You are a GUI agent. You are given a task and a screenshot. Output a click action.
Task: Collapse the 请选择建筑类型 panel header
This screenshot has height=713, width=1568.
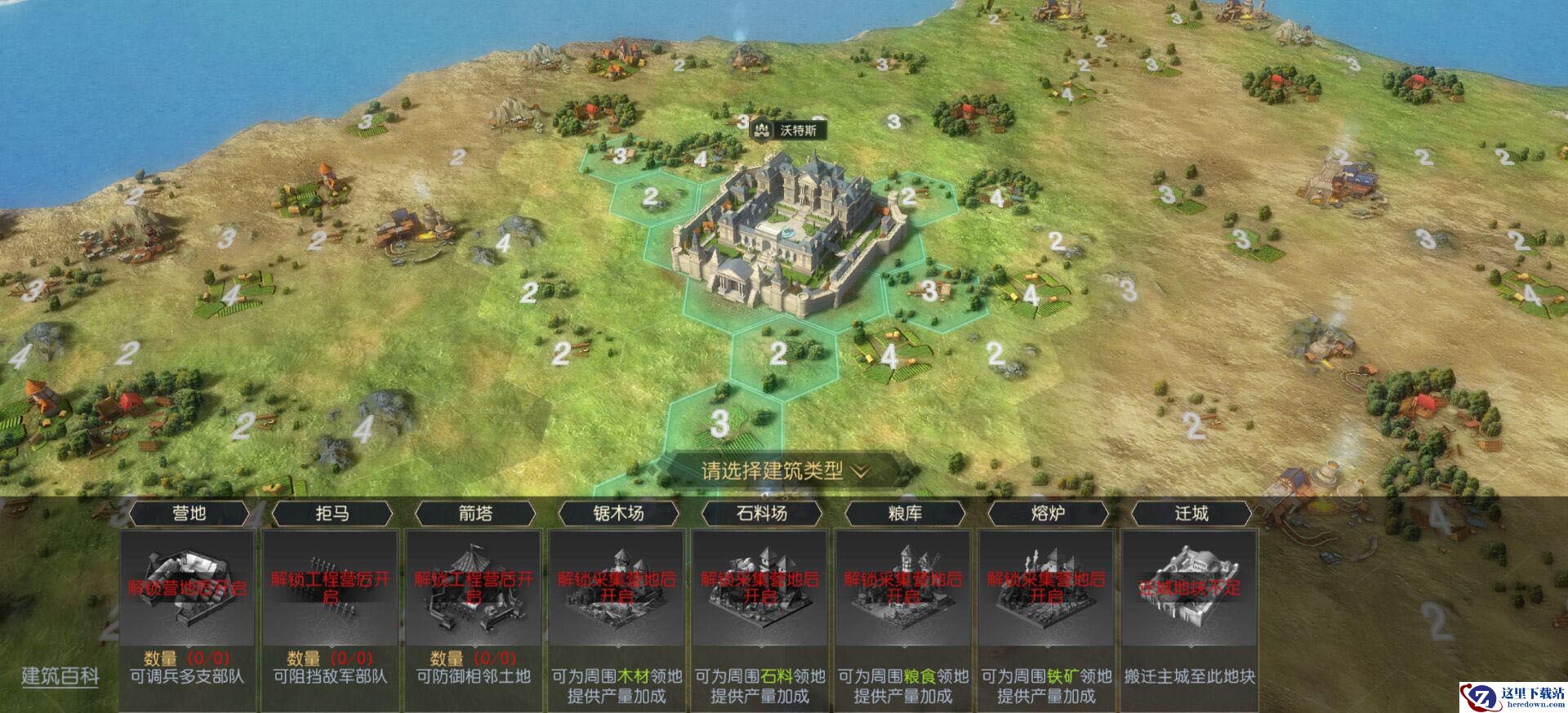(x=784, y=471)
